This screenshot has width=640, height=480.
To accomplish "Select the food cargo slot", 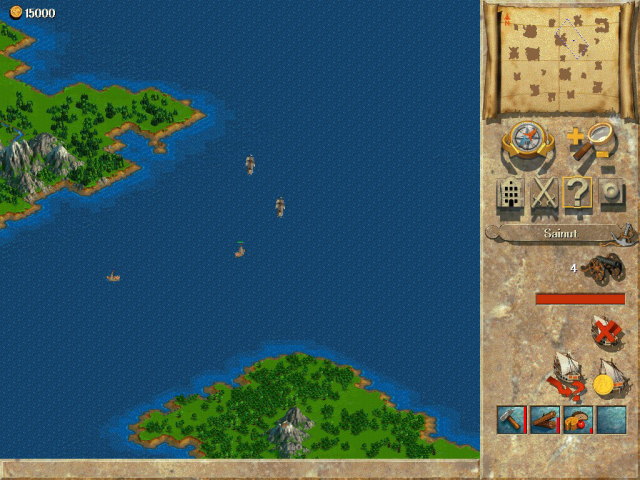I will coord(578,419).
